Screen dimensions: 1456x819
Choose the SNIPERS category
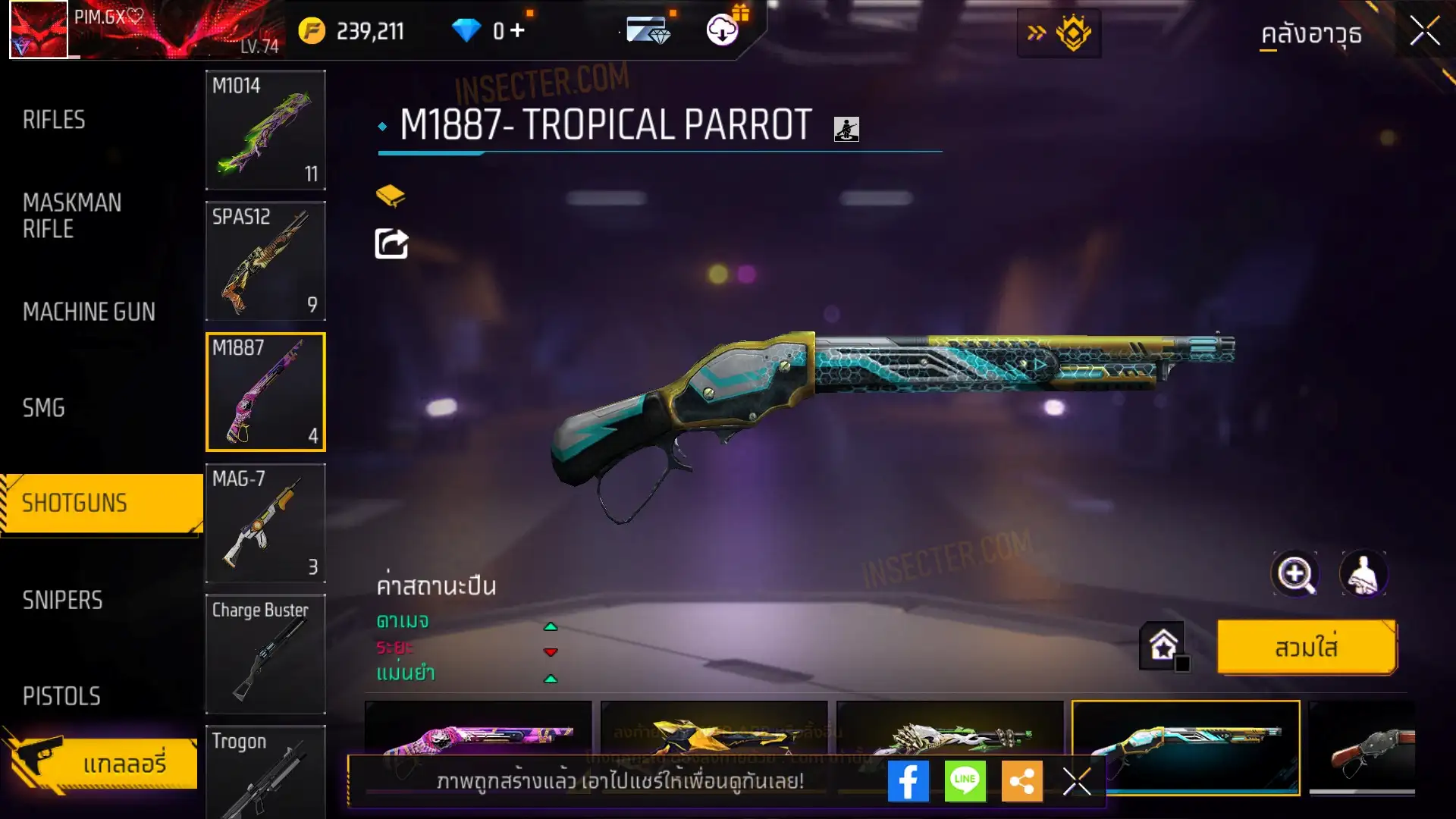click(x=62, y=601)
